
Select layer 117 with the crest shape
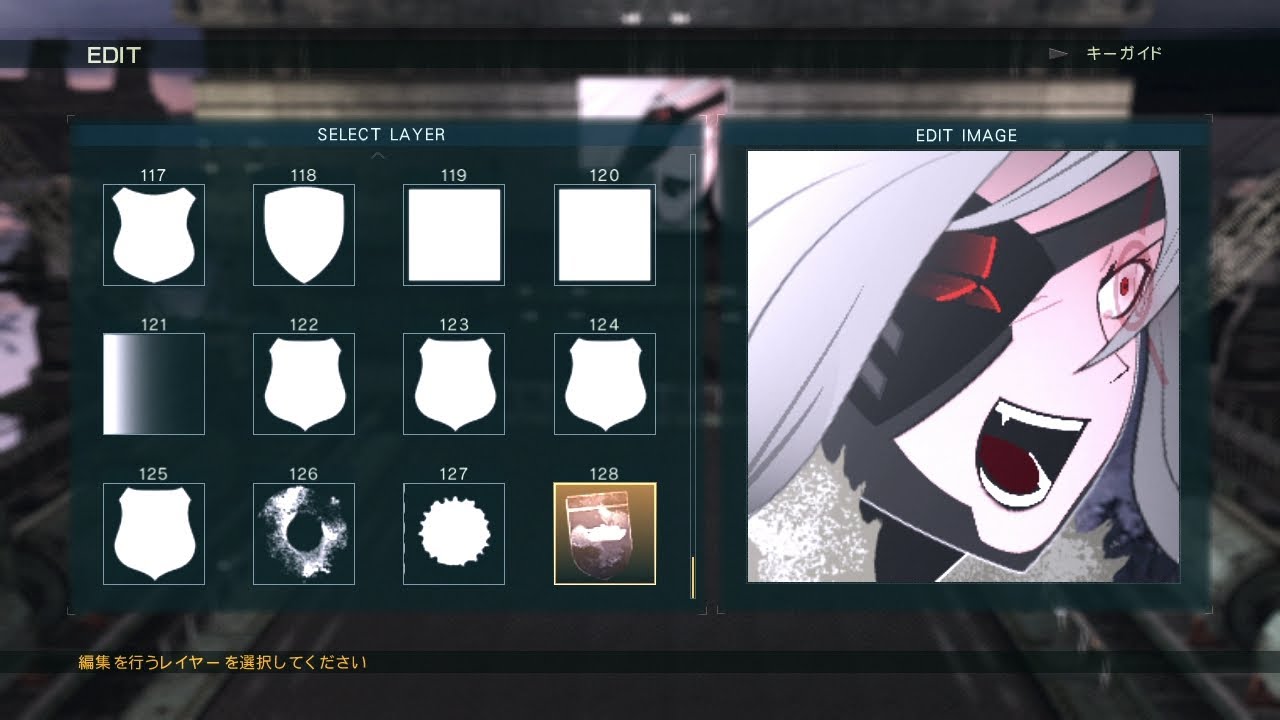[153, 234]
